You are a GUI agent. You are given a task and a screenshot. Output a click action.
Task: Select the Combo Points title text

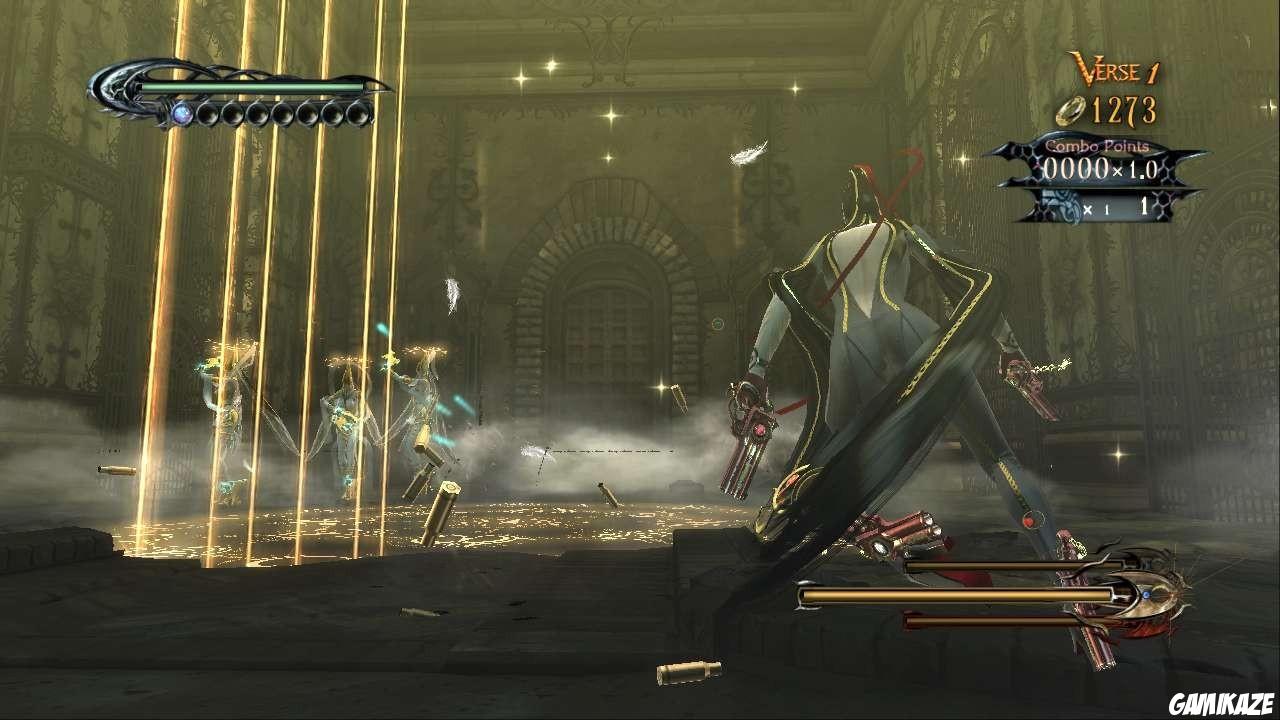(x=1100, y=146)
